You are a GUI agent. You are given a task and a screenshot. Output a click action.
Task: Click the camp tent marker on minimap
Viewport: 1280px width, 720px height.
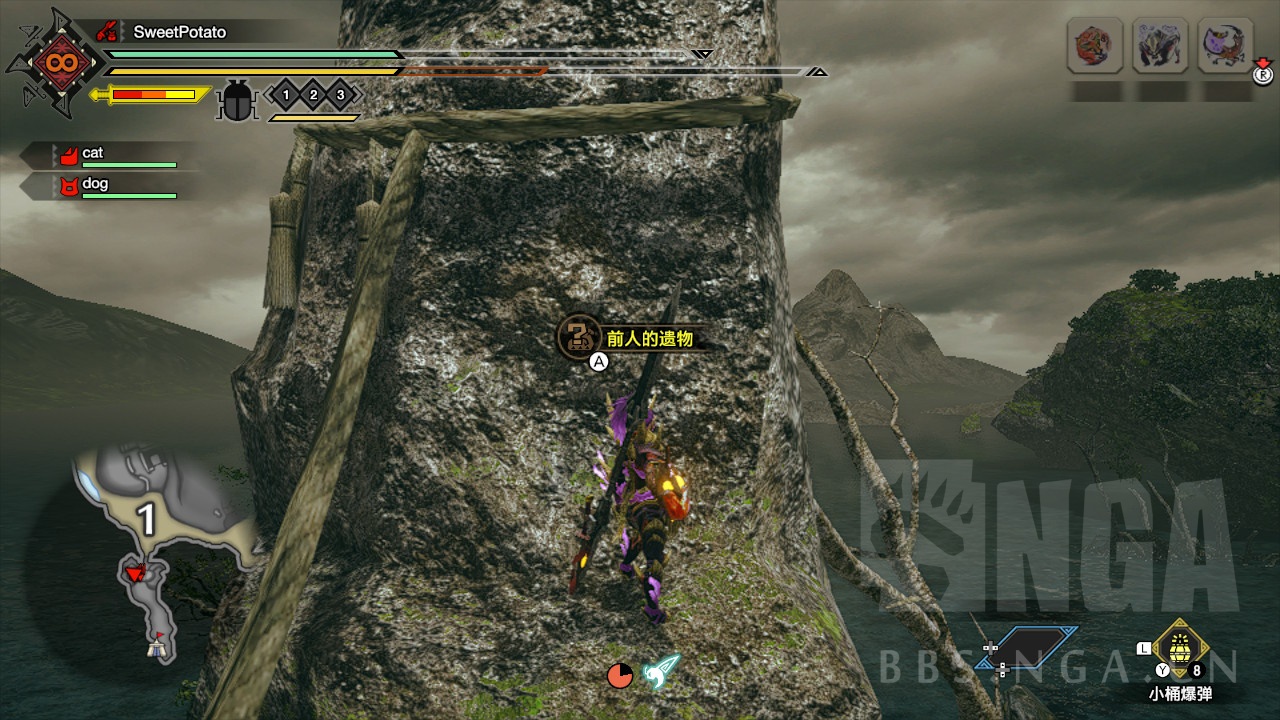click(155, 645)
